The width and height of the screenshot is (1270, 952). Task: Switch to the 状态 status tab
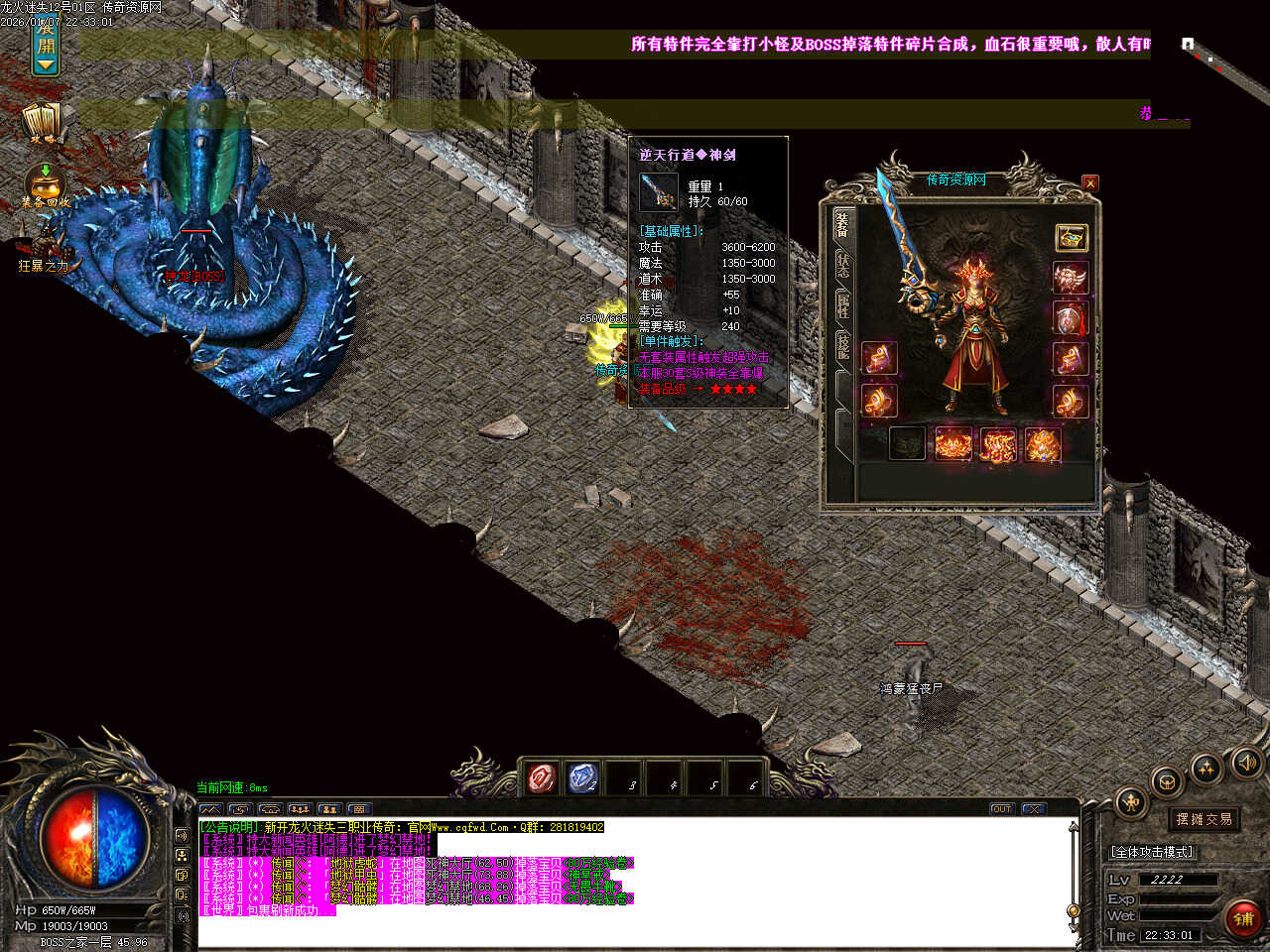(842, 266)
